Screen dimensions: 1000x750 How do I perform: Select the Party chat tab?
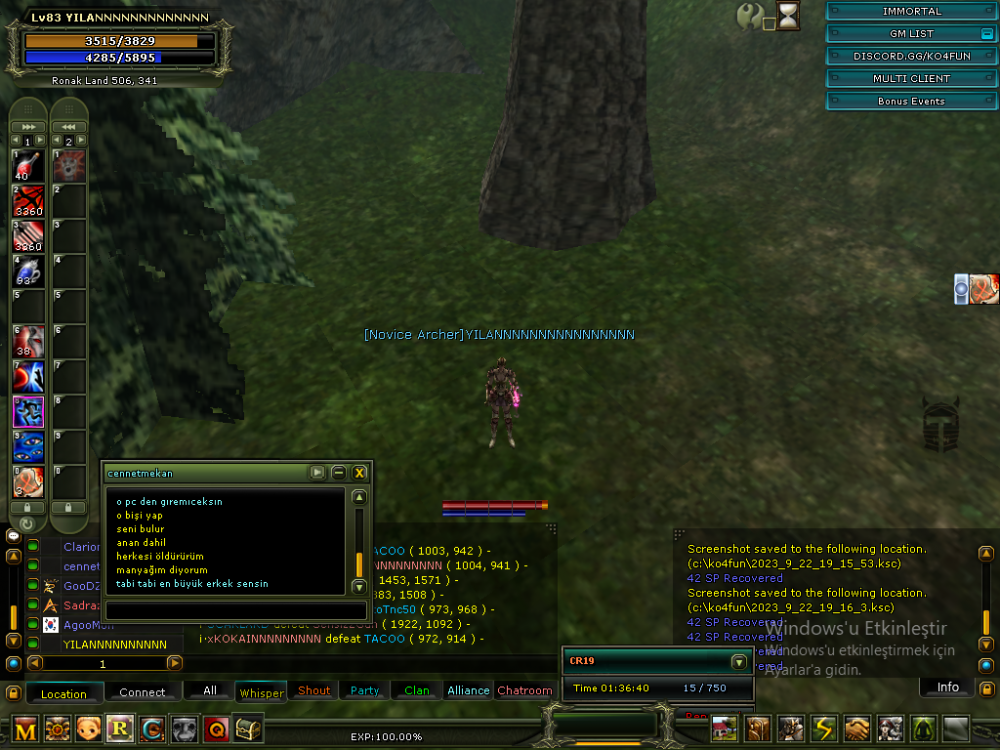365,691
